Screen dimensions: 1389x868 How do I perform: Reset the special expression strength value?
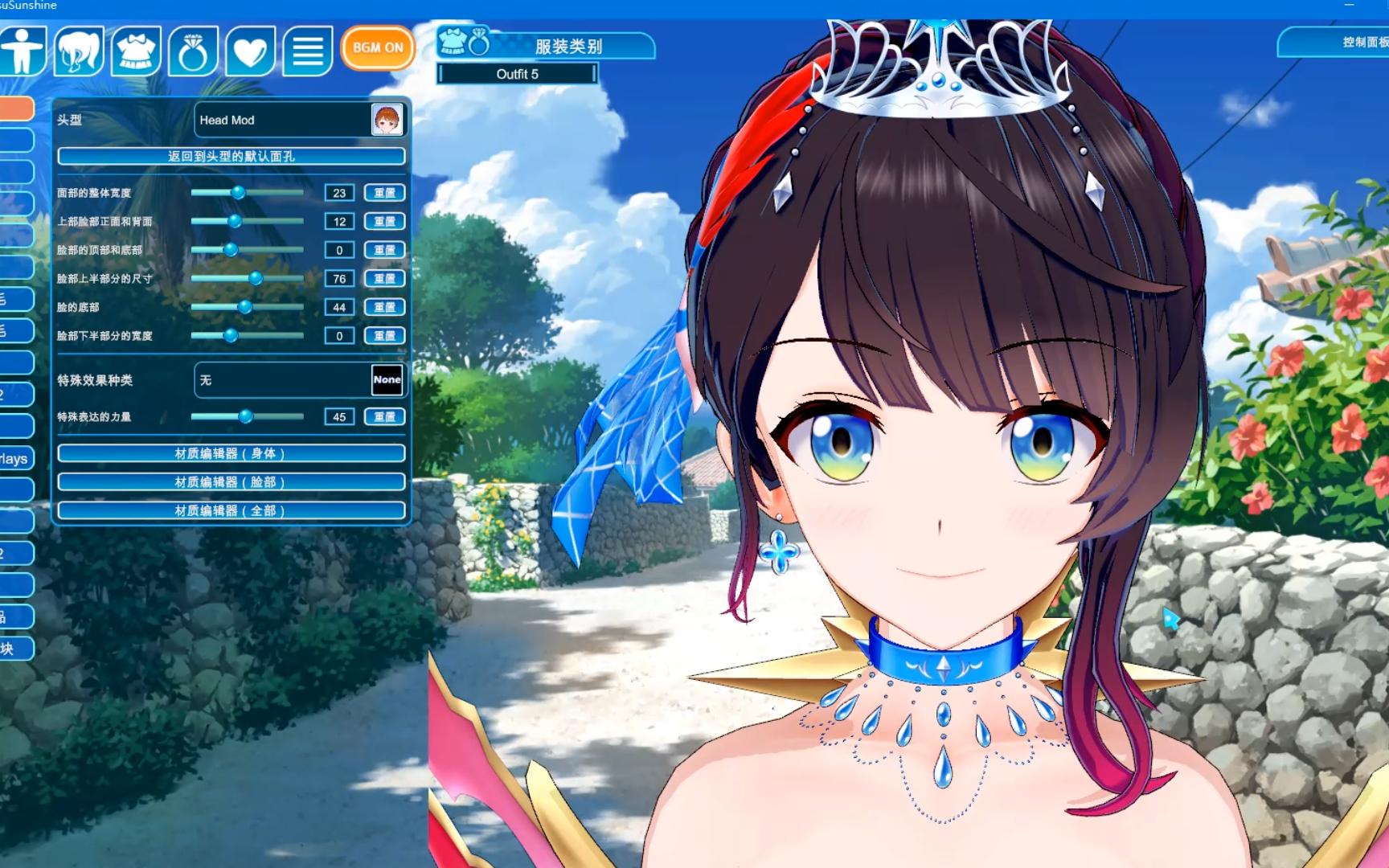[x=384, y=417]
